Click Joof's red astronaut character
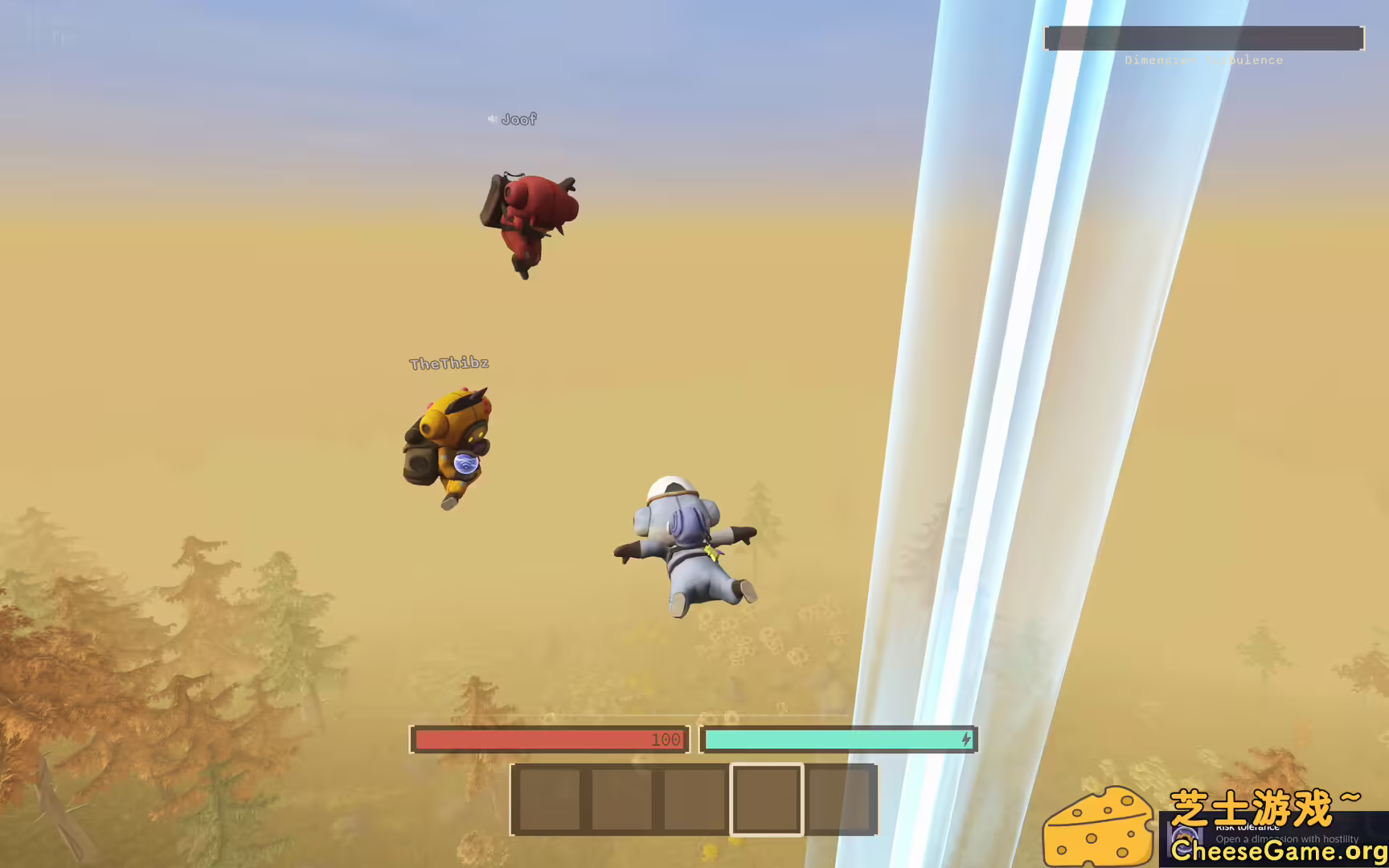This screenshot has width=1389, height=868. [531, 217]
